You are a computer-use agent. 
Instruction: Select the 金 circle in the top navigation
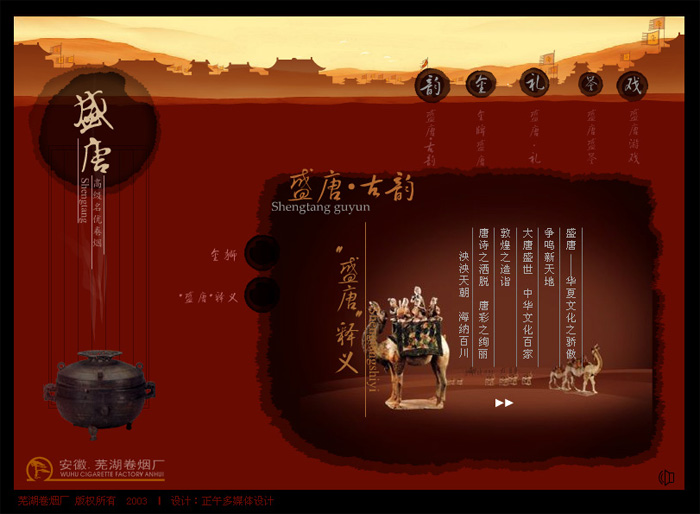tap(481, 85)
